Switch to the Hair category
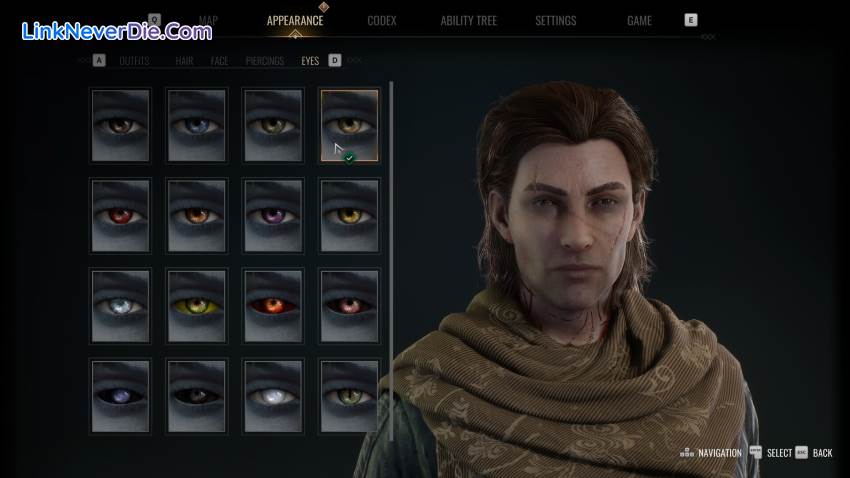 [x=184, y=61]
